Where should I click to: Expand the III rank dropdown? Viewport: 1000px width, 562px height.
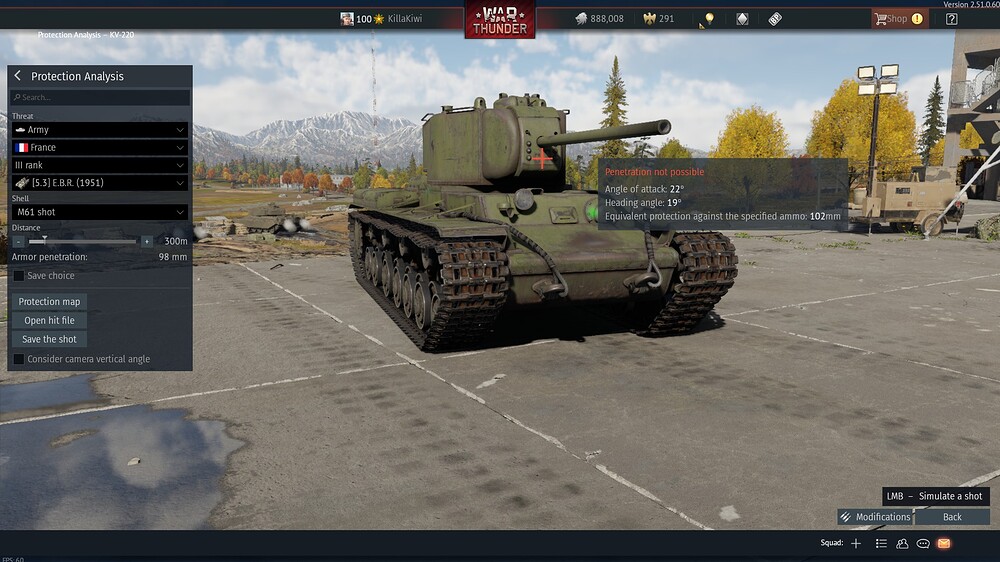(99, 165)
